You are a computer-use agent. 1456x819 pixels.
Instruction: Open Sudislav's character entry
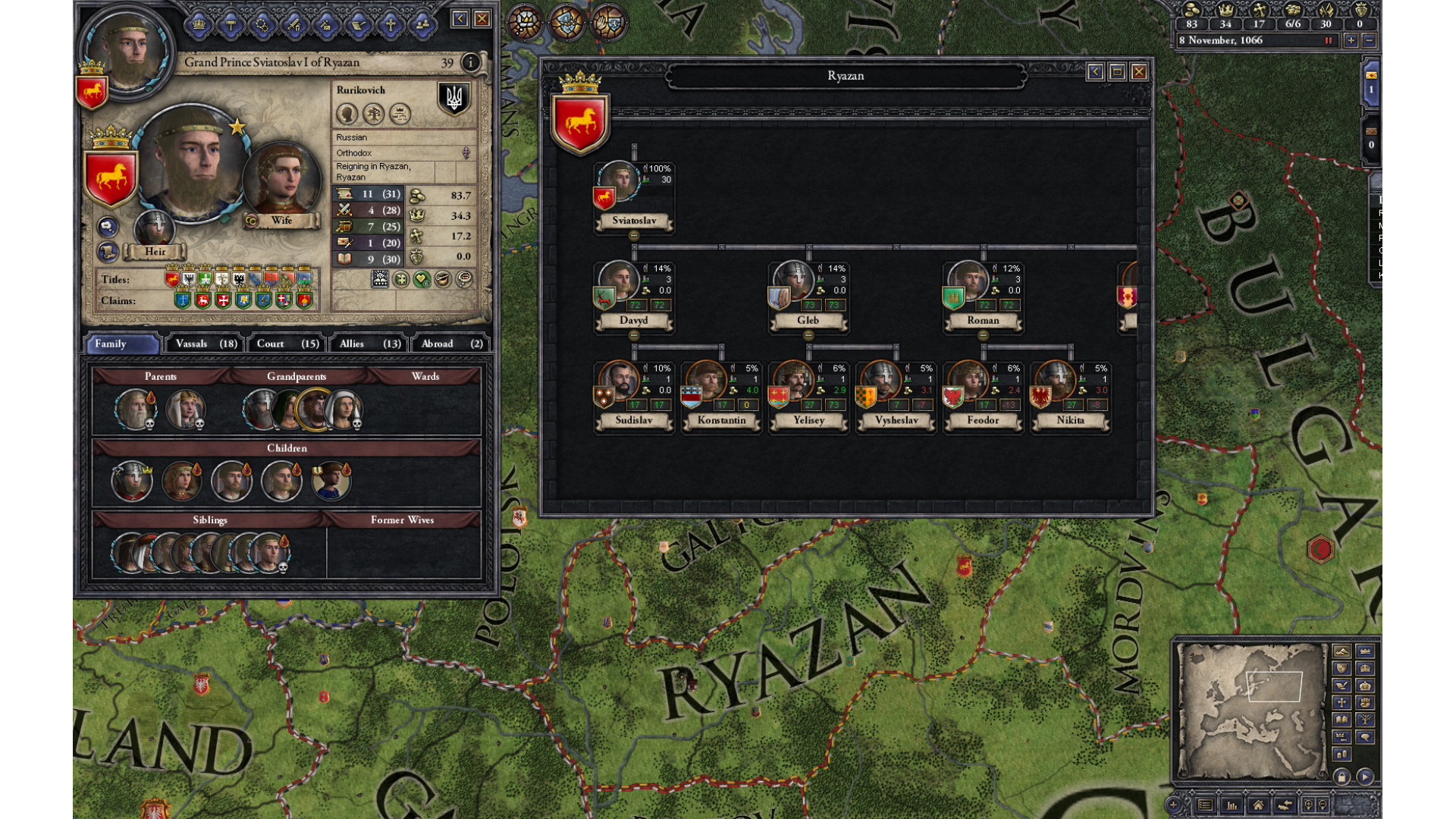[619, 381]
